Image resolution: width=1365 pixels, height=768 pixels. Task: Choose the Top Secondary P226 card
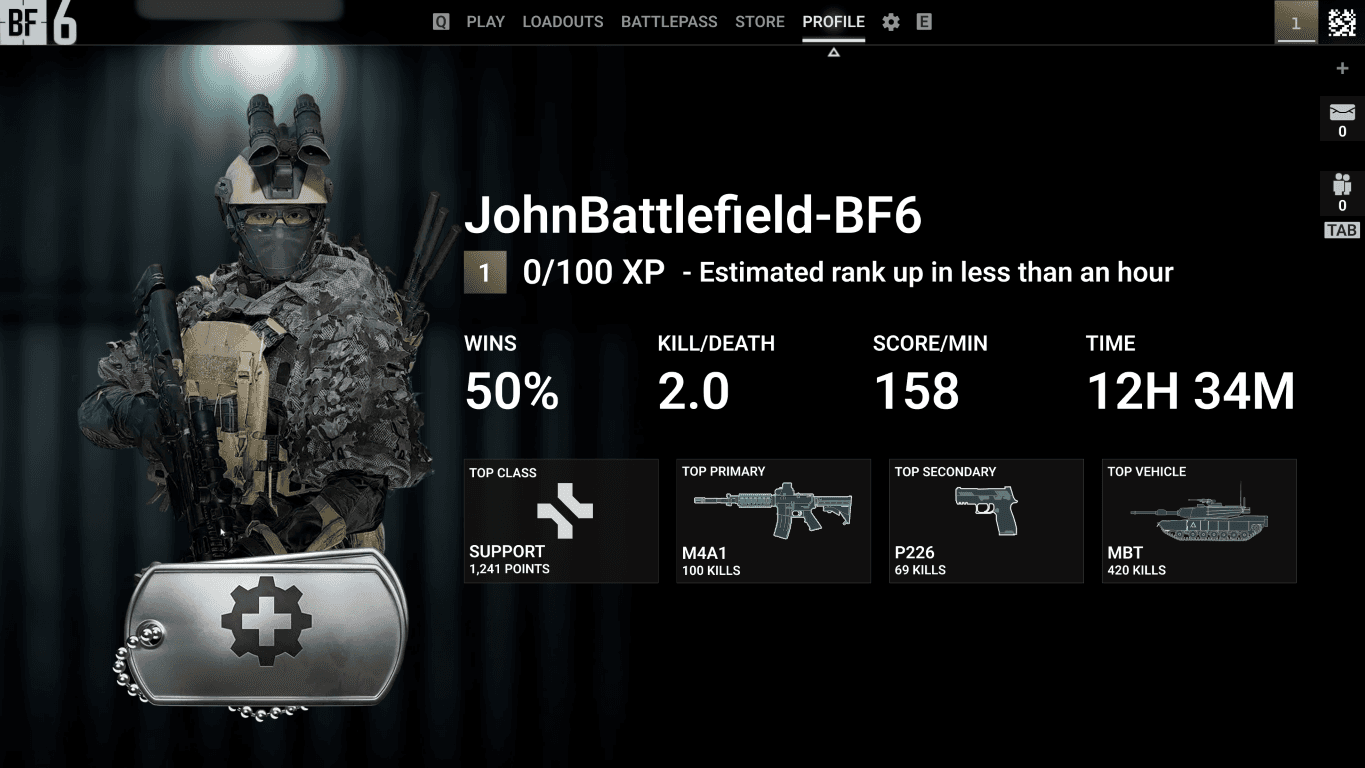(x=986, y=521)
